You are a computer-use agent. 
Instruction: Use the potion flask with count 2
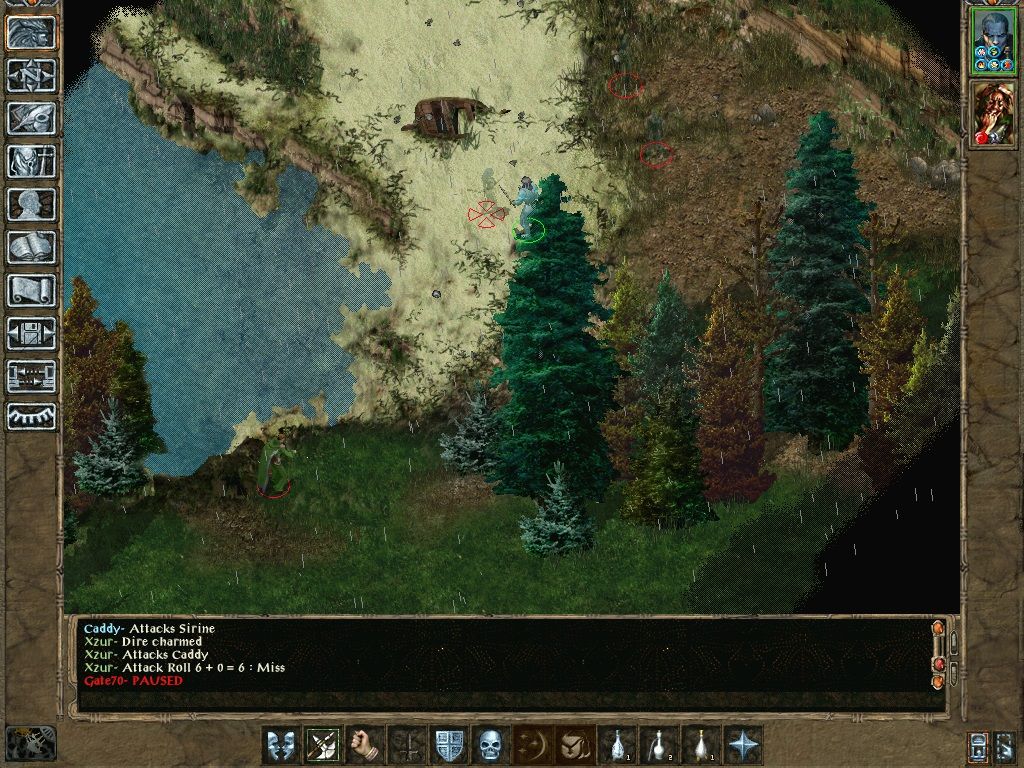pos(659,745)
